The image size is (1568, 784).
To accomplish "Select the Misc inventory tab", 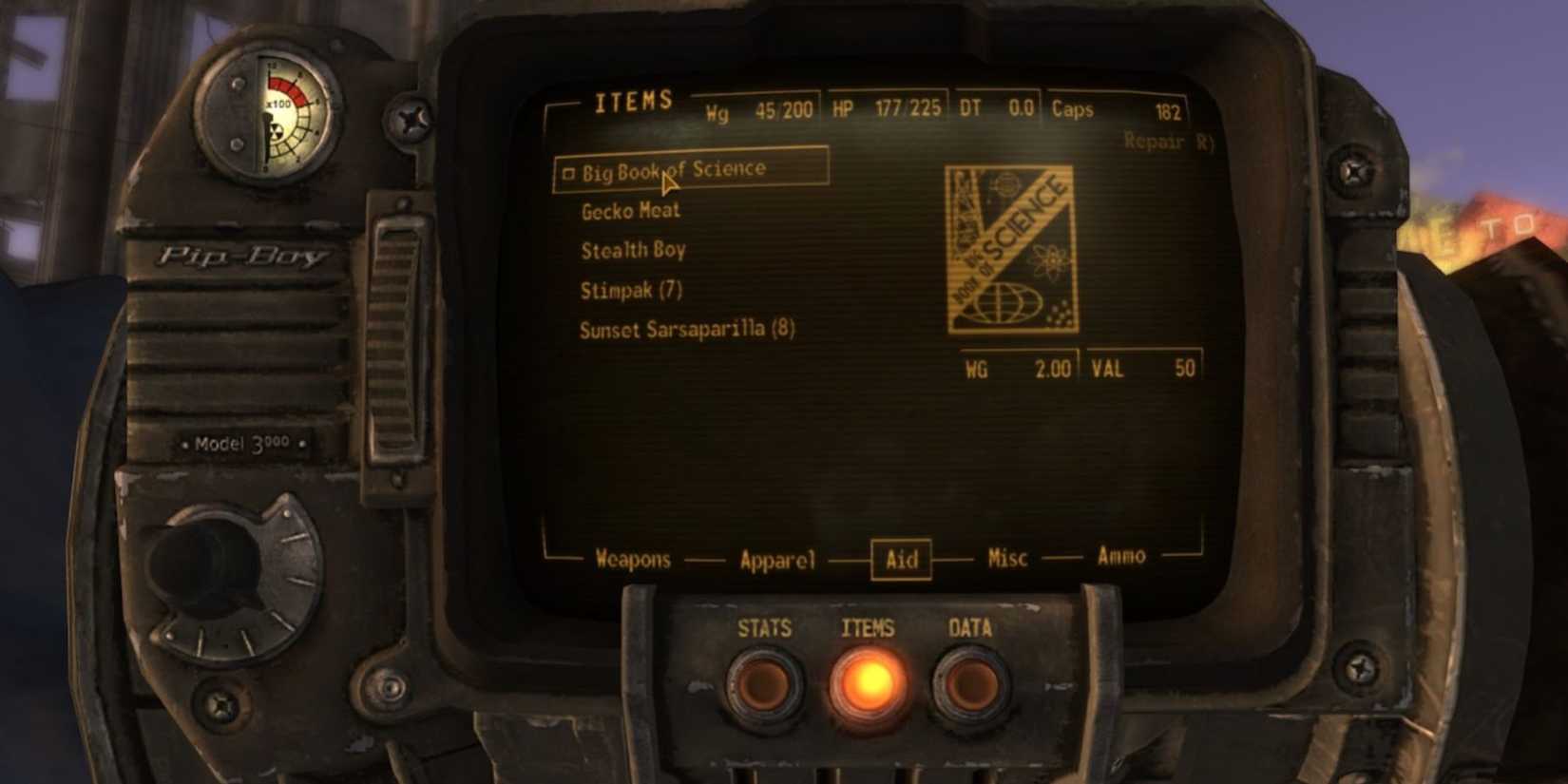I will click(x=1006, y=559).
